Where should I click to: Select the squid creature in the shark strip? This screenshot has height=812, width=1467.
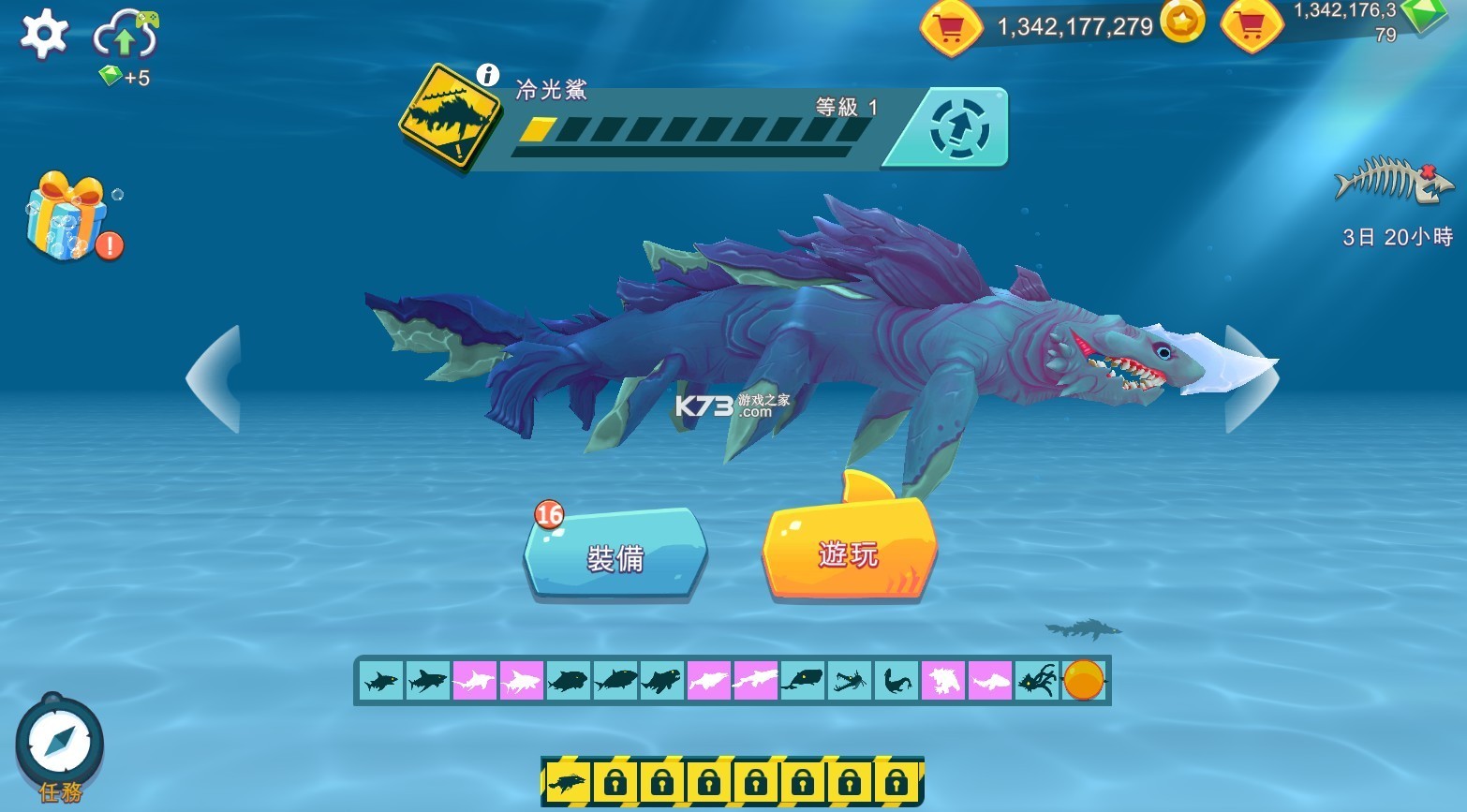click(1036, 681)
